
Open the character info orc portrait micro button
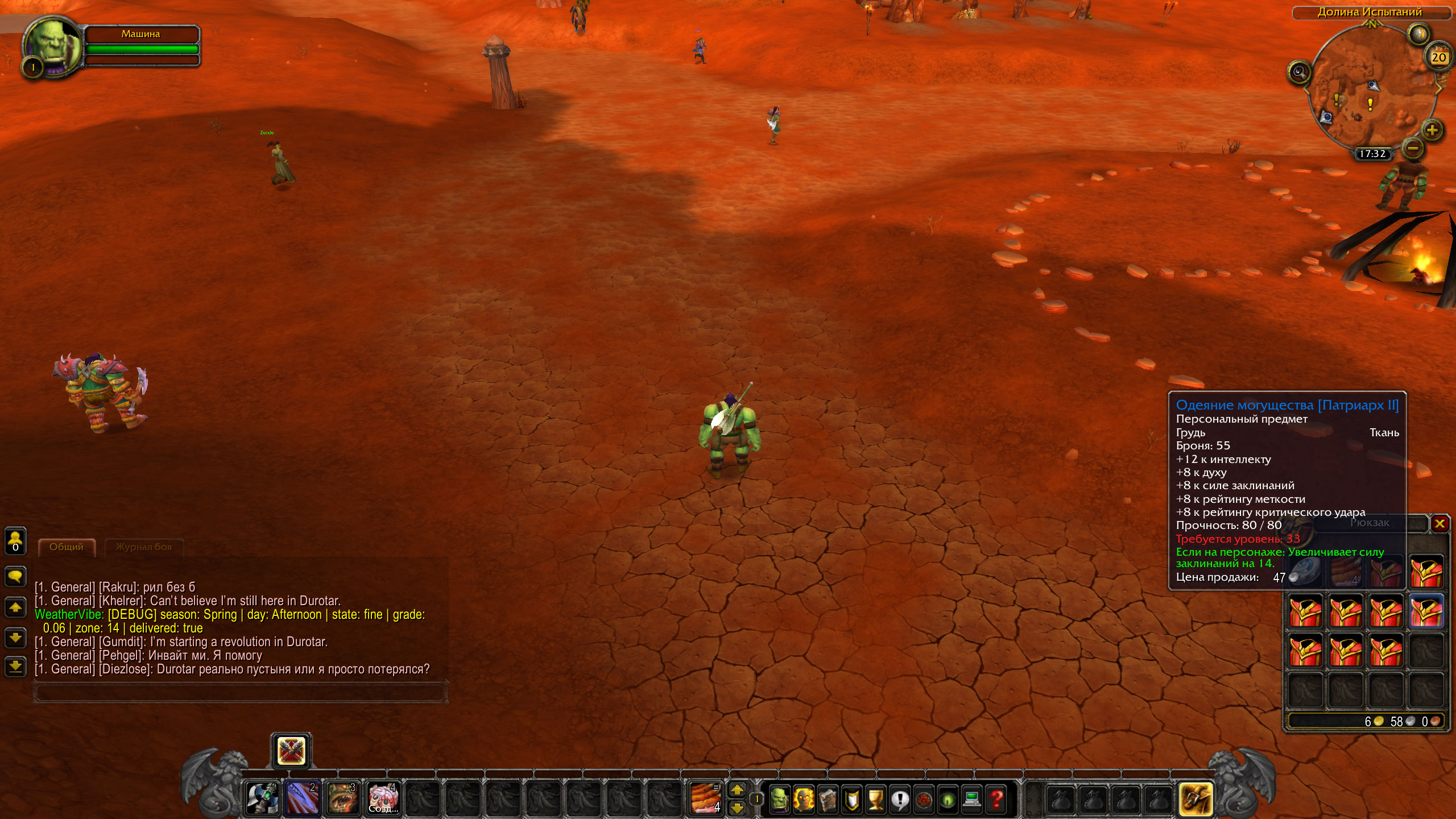(779, 799)
